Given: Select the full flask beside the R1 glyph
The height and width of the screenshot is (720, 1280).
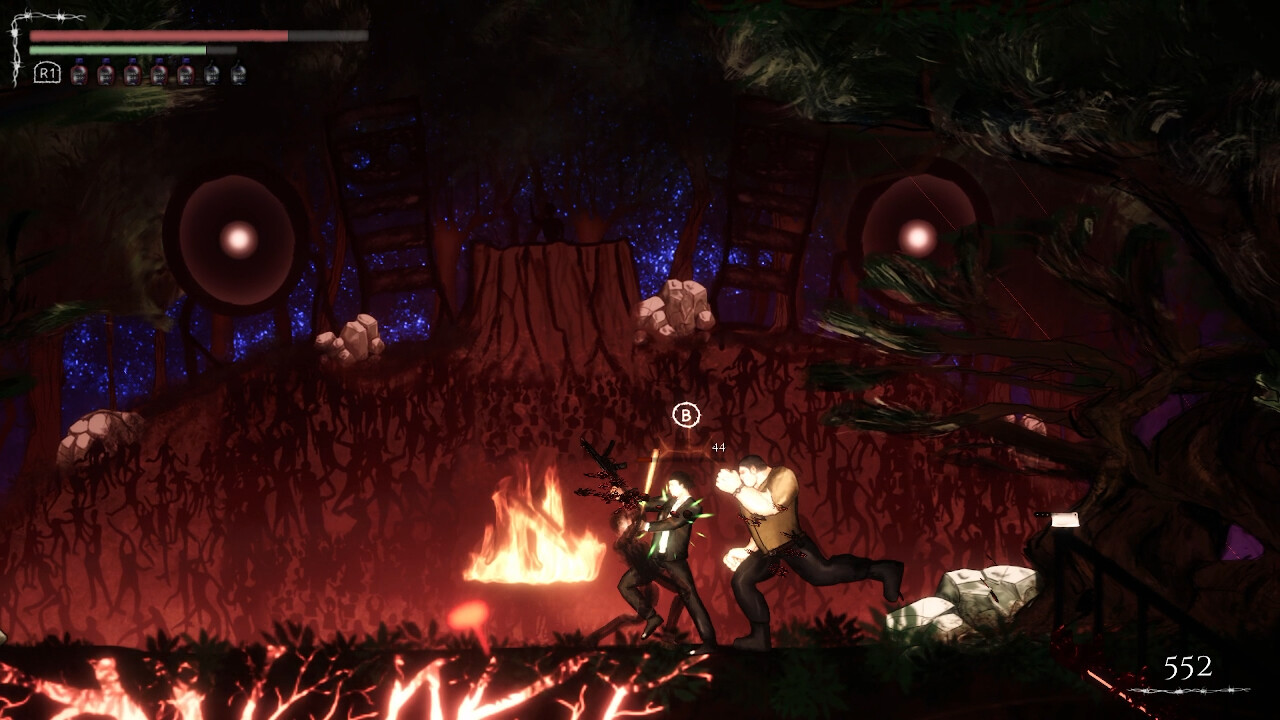Looking at the screenshot, I should coord(79,73).
